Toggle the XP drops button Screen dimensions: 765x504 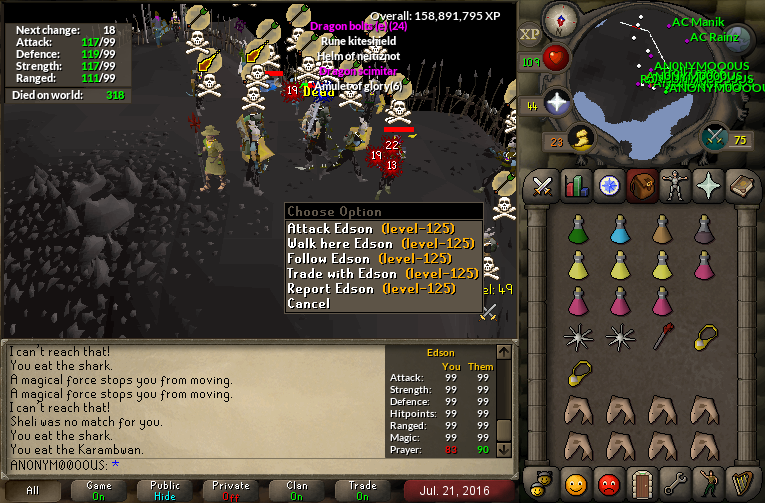tap(529, 34)
